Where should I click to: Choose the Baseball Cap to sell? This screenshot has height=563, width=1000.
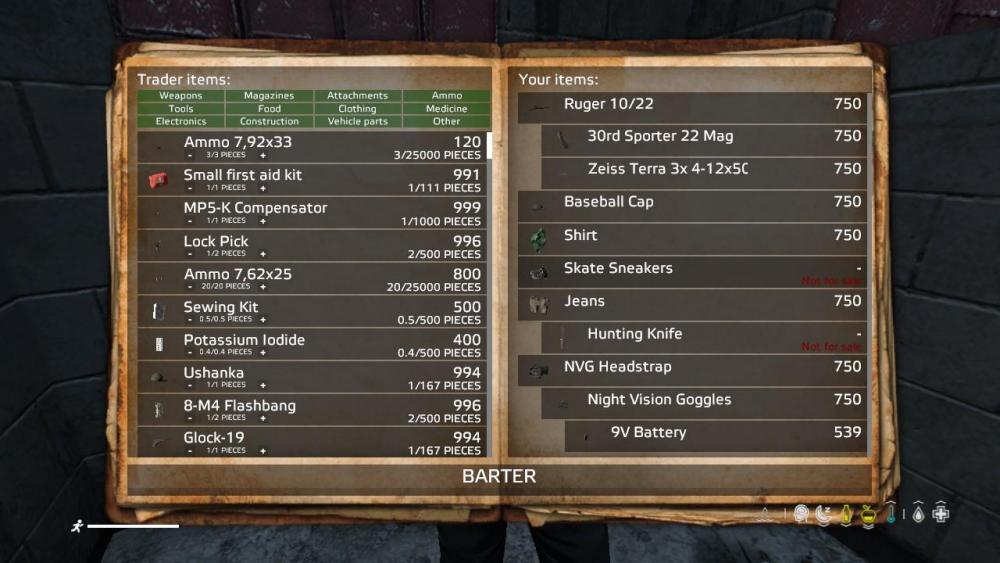click(x=692, y=202)
